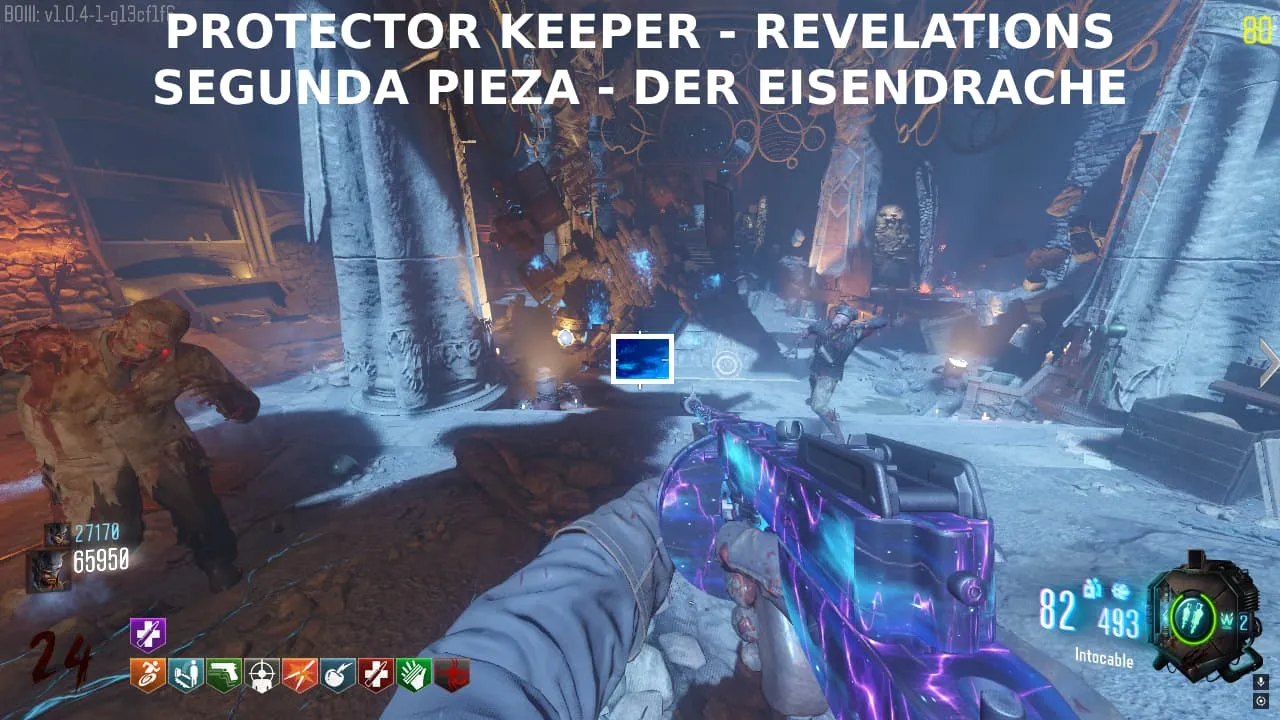Click the teammate portrait beside 27170
This screenshot has width=1280, height=720.
57,534
